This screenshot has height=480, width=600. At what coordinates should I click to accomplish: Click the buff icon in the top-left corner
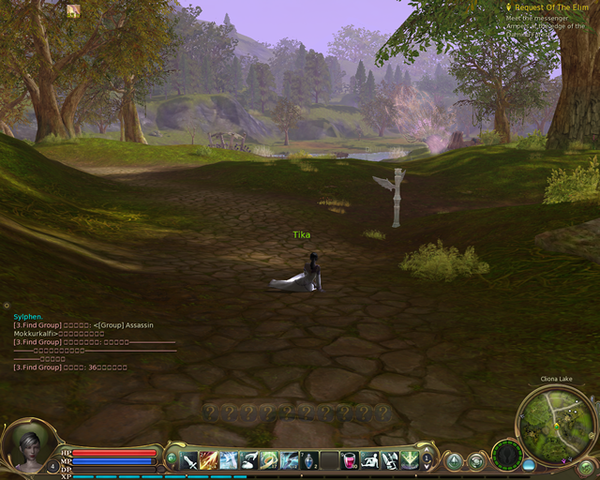[73, 11]
